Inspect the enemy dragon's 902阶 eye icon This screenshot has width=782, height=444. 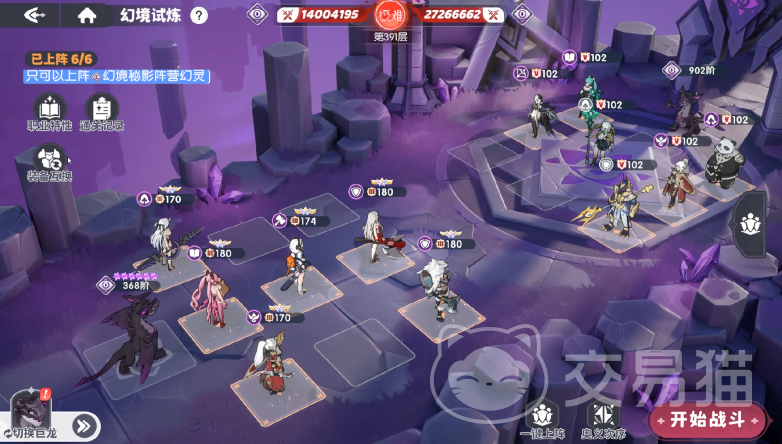673,70
